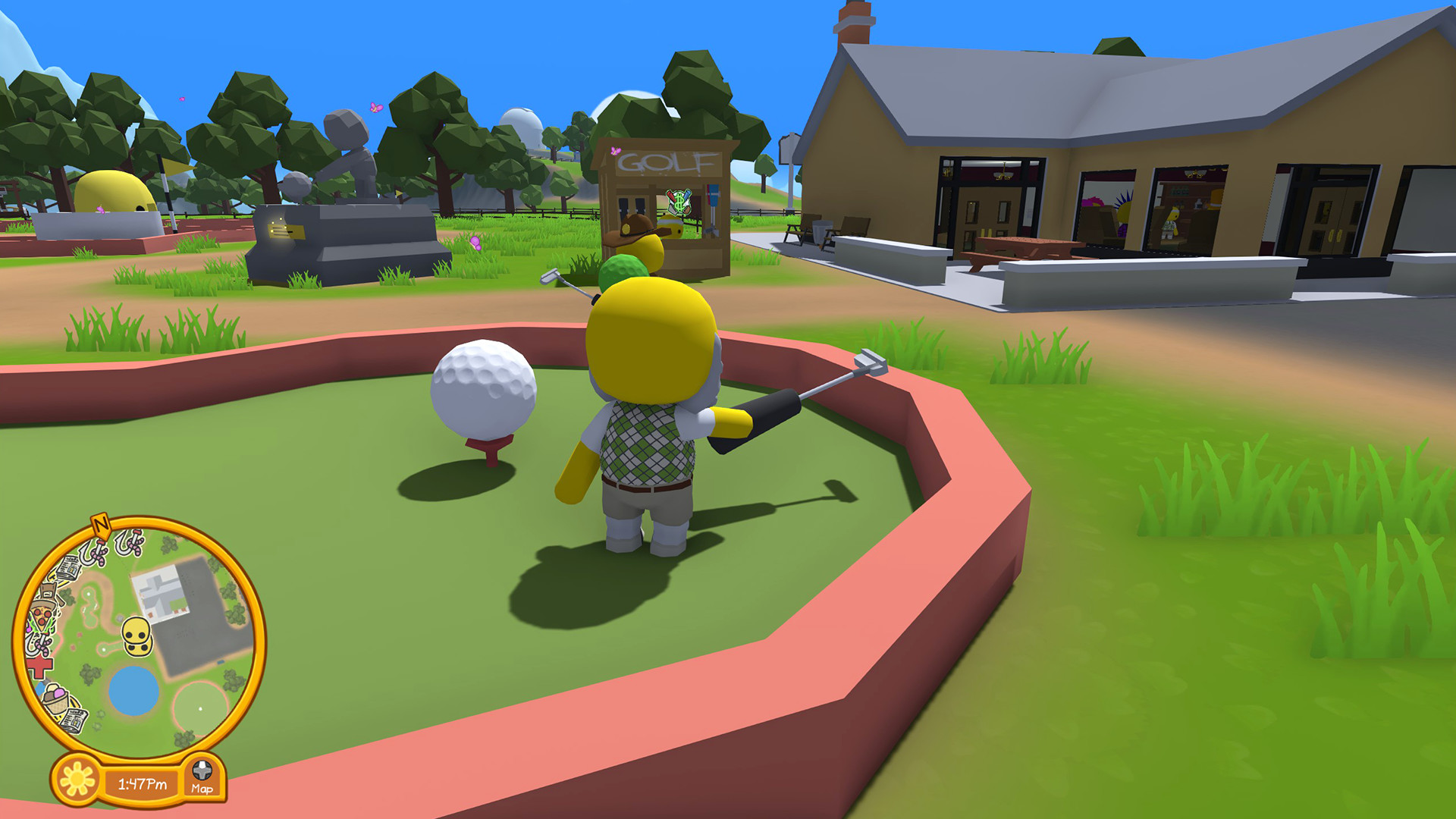Click the 1:47Pm time display

tap(143, 784)
